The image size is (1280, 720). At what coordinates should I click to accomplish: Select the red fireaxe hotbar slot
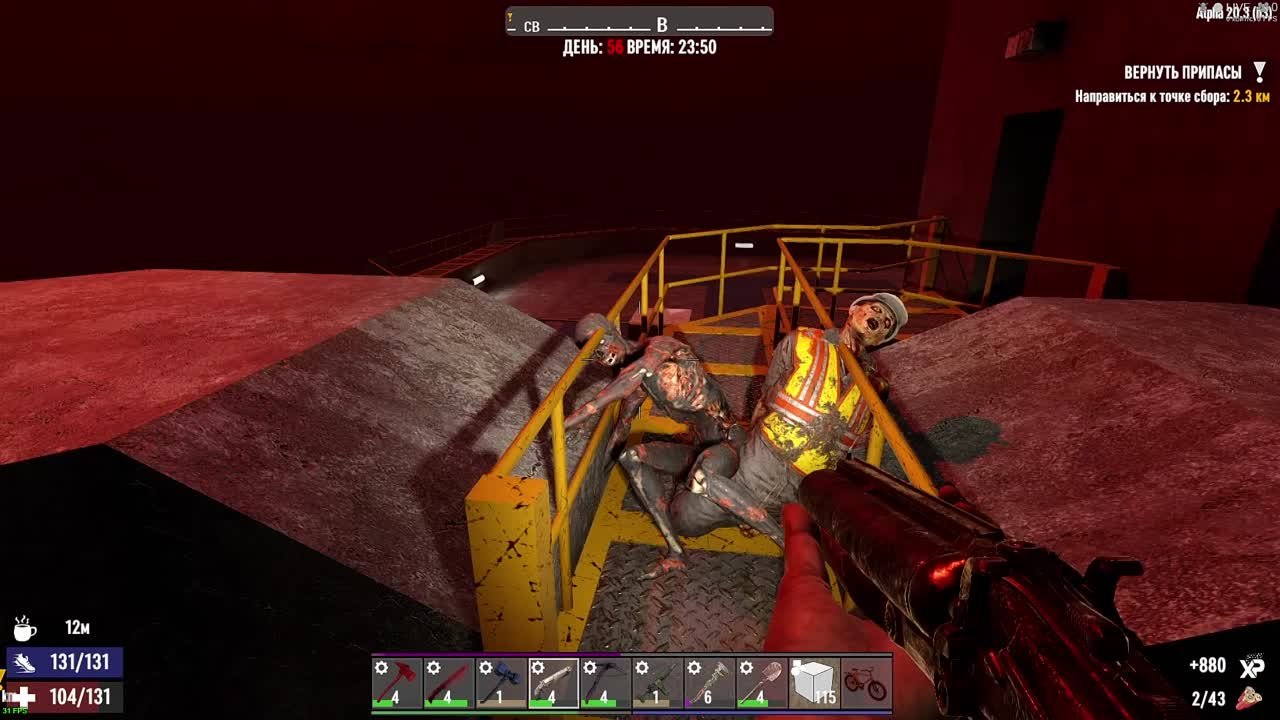point(395,678)
